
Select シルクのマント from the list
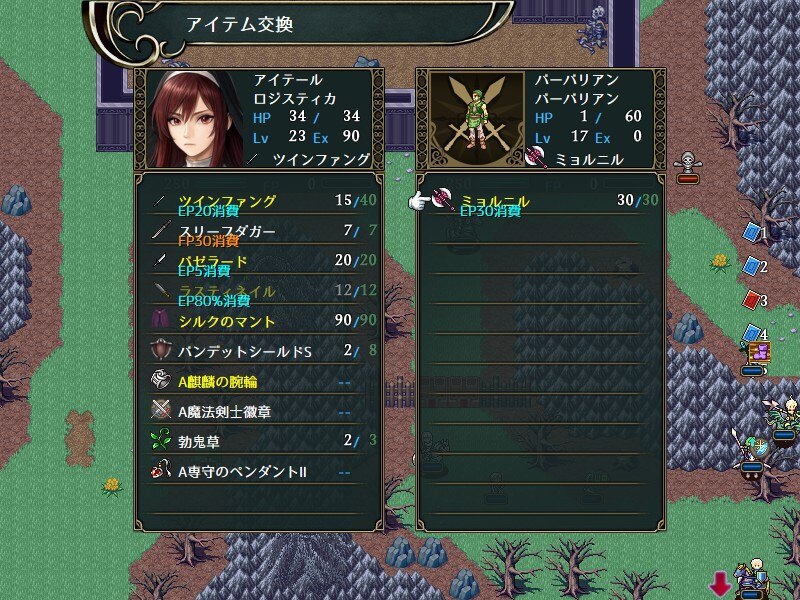tap(257, 321)
